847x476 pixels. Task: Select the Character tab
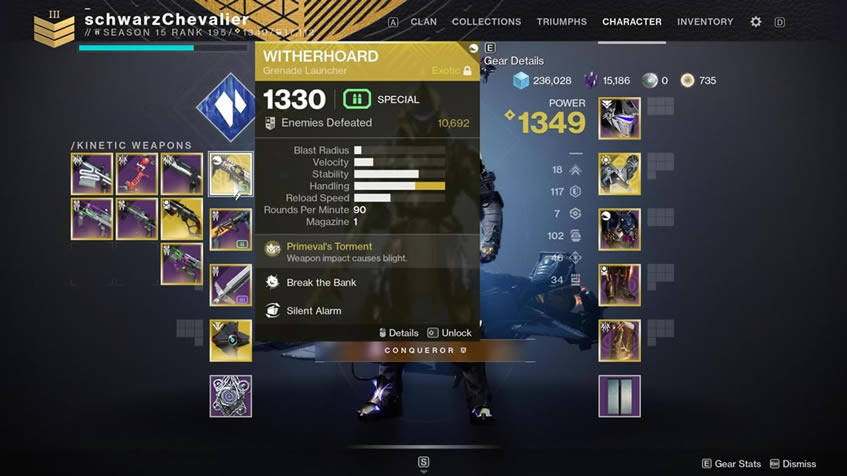(631, 22)
